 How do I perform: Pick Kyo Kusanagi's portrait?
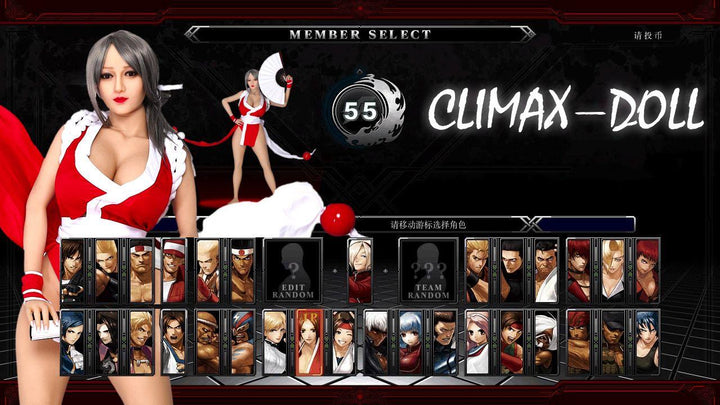pyautogui.click(x=73, y=270)
